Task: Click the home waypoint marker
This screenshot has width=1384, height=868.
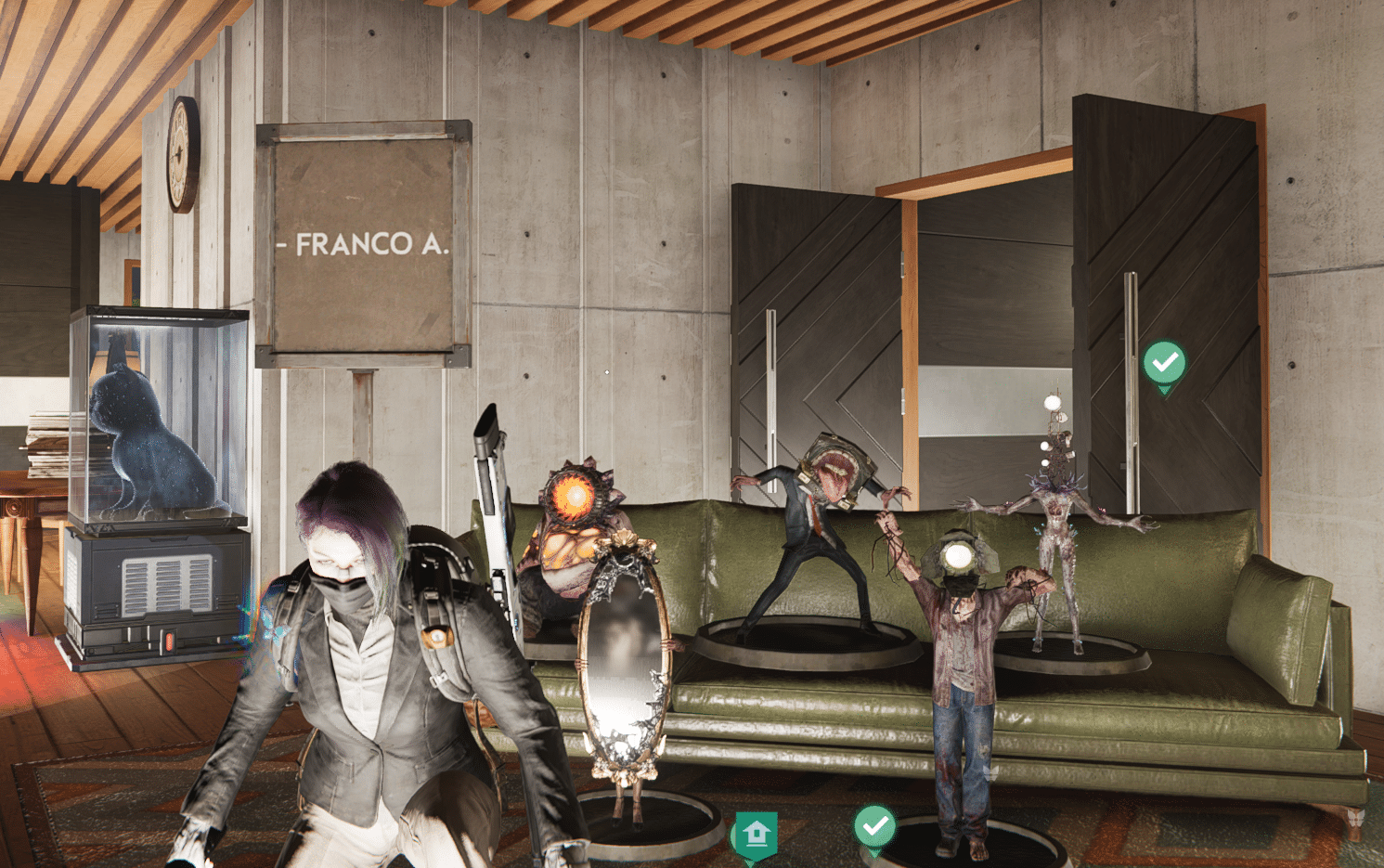Action: (x=756, y=834)
